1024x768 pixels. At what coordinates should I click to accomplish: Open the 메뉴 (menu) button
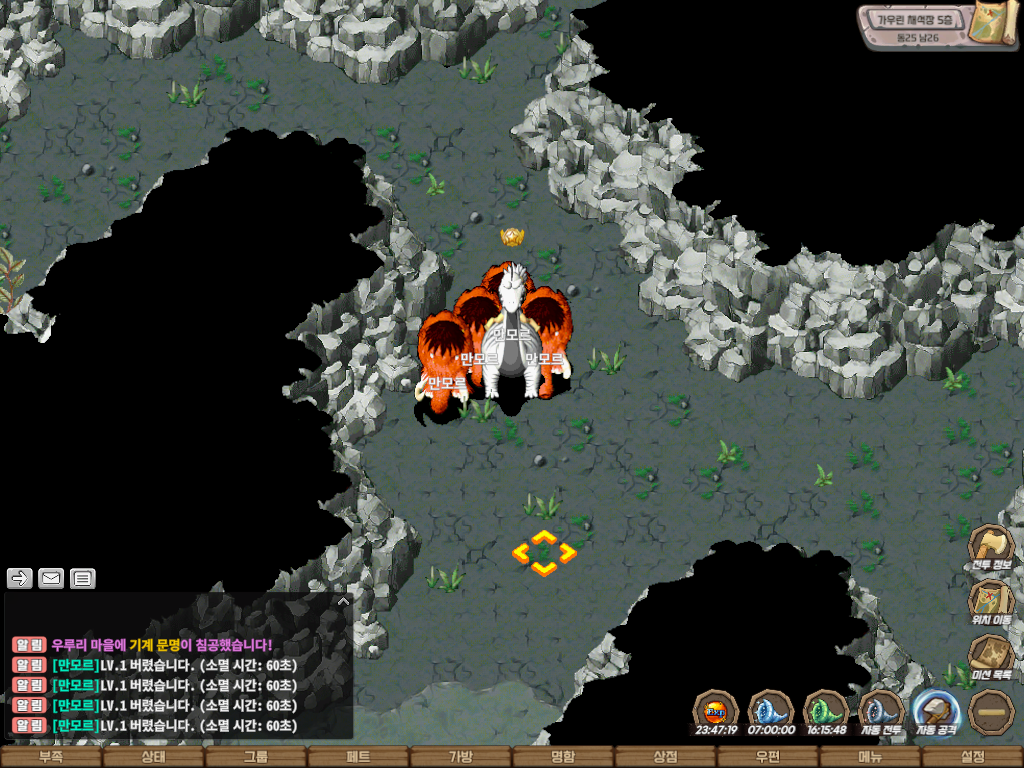click(870, 757)
